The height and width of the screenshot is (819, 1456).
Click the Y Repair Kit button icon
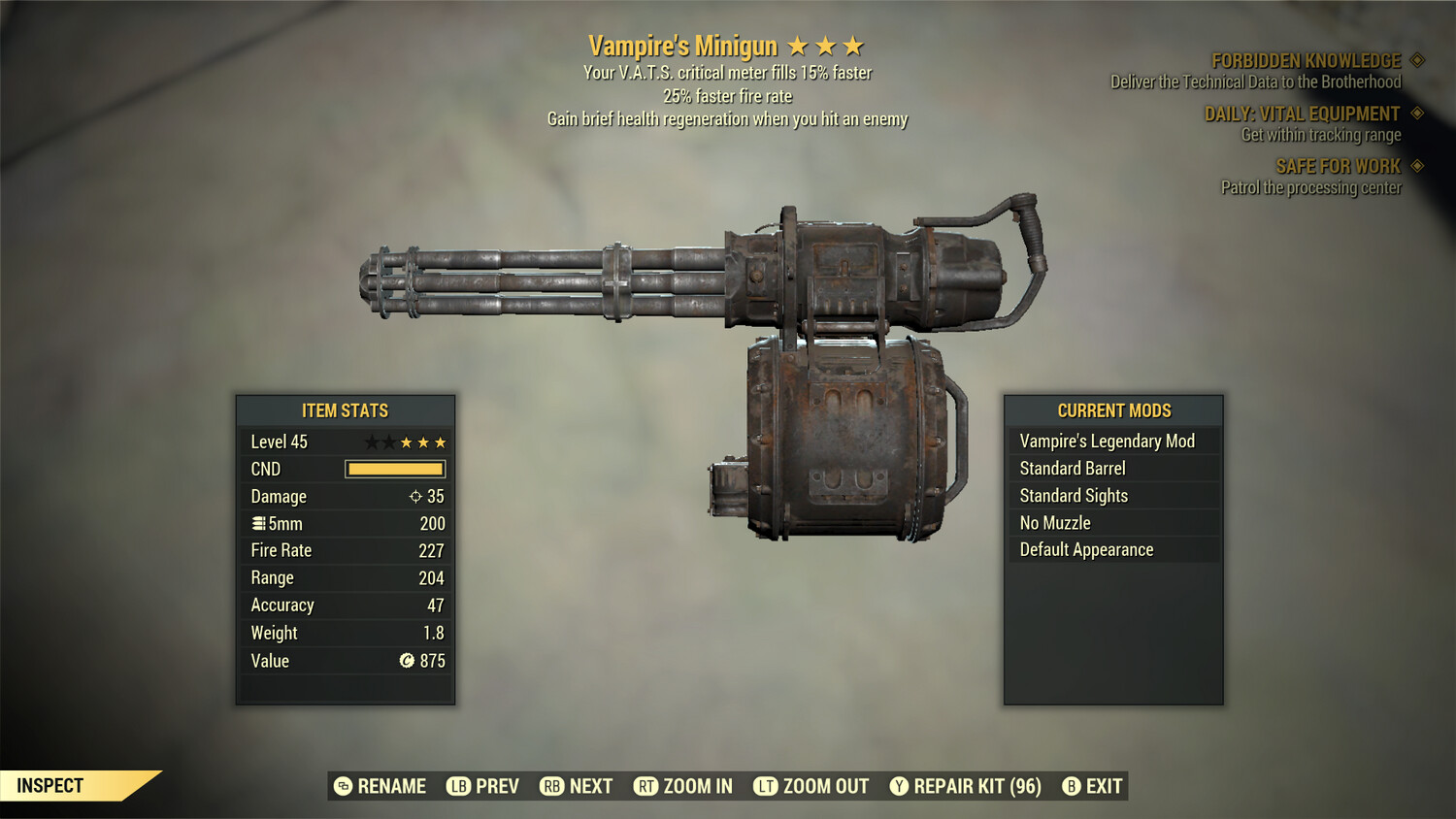(x=898, y=786)
